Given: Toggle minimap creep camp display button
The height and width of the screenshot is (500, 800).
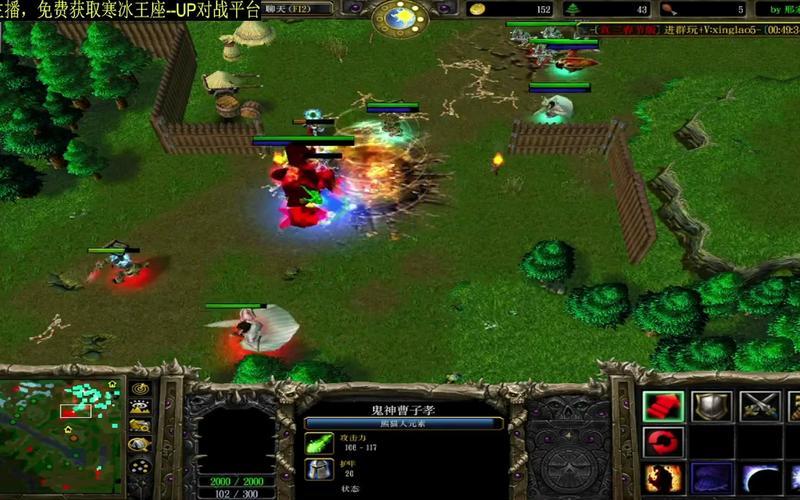Looking at the screenshot, I should point(140,443).
